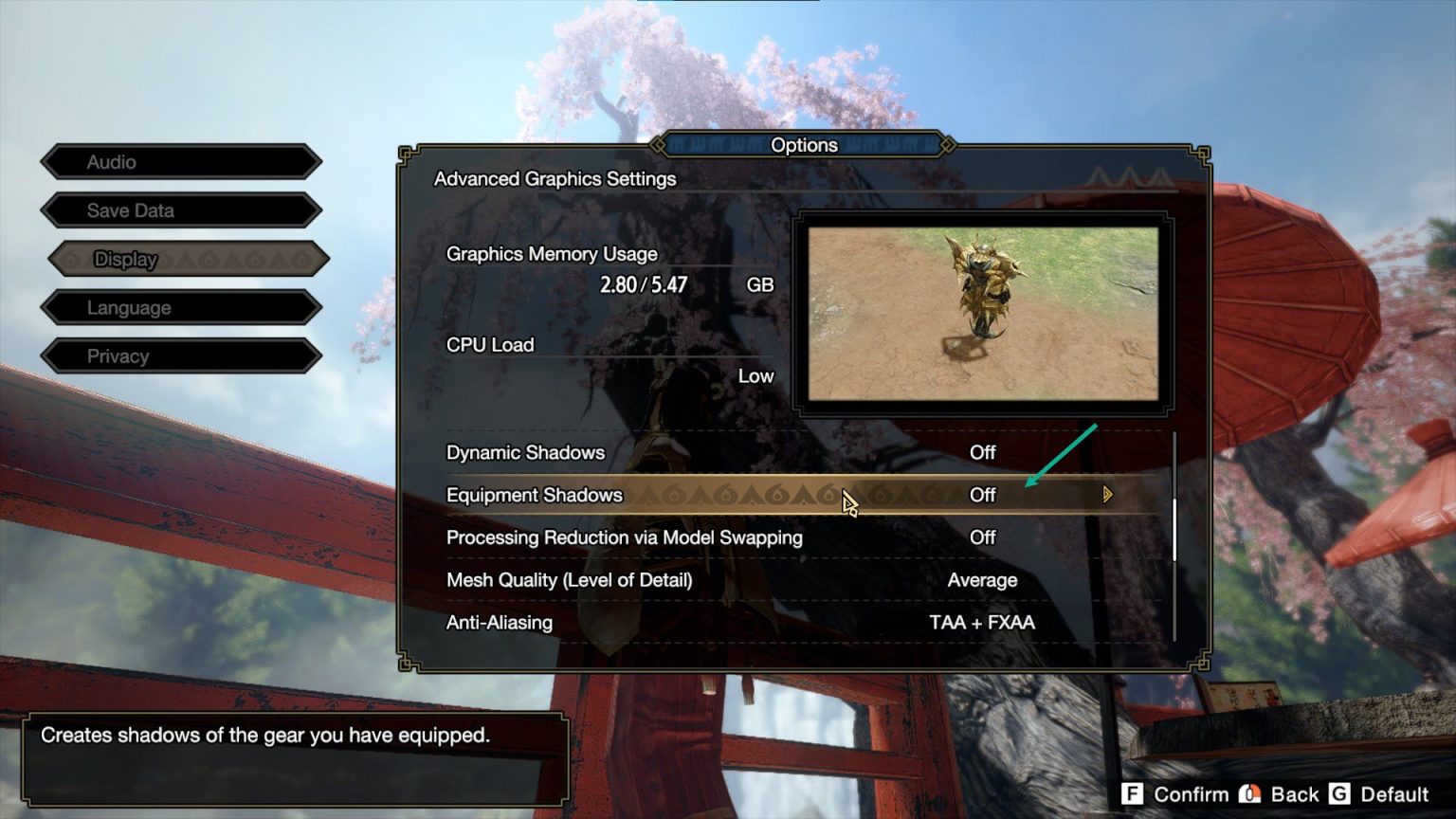1456x819 pixels.
Task: Select the highlighted Display category
Action: [x=180, y=259]
